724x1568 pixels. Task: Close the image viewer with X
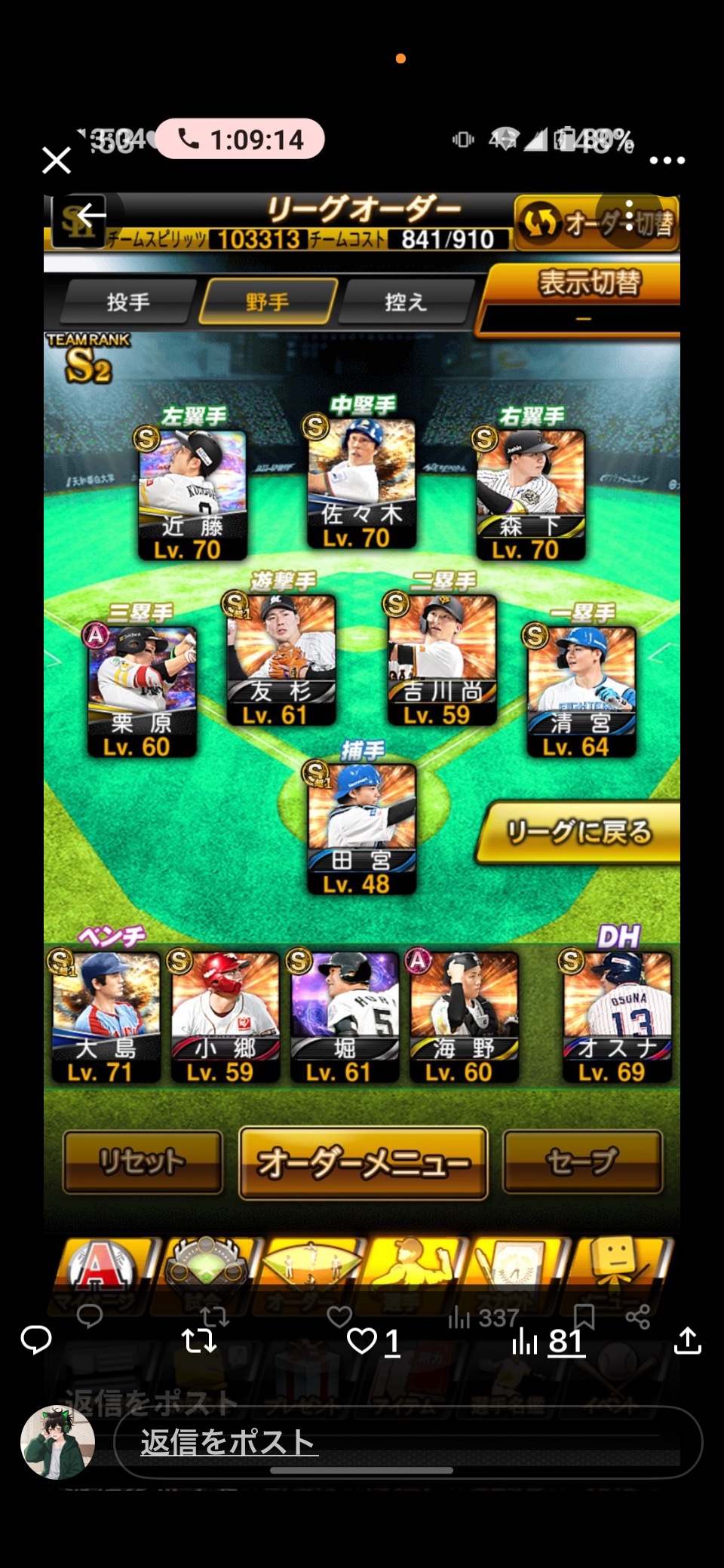[x=57, y=160]
